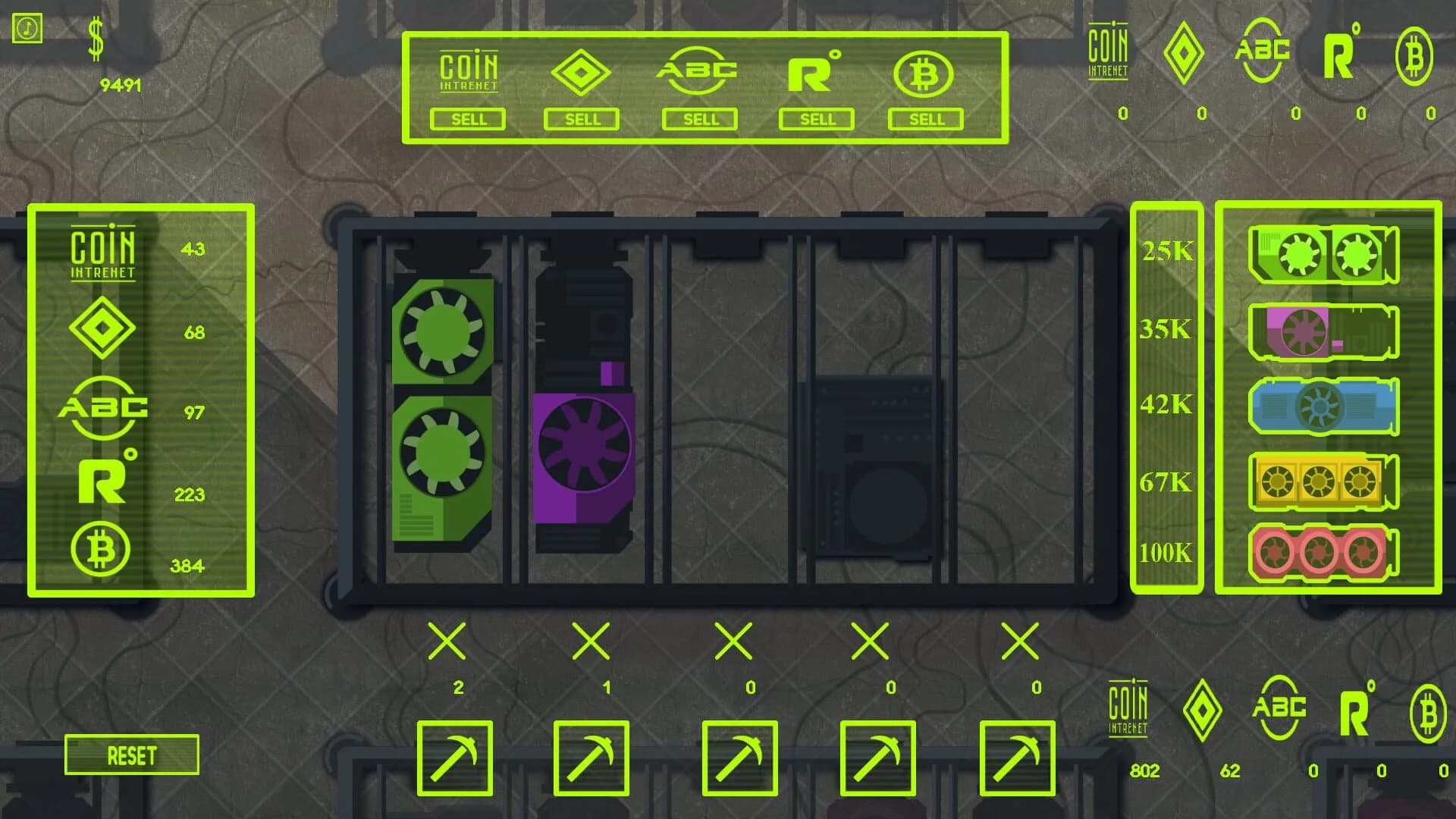Click the R coin icon in the sell panel
This screenshot has width=1456, height=819.
coord(814,72)
